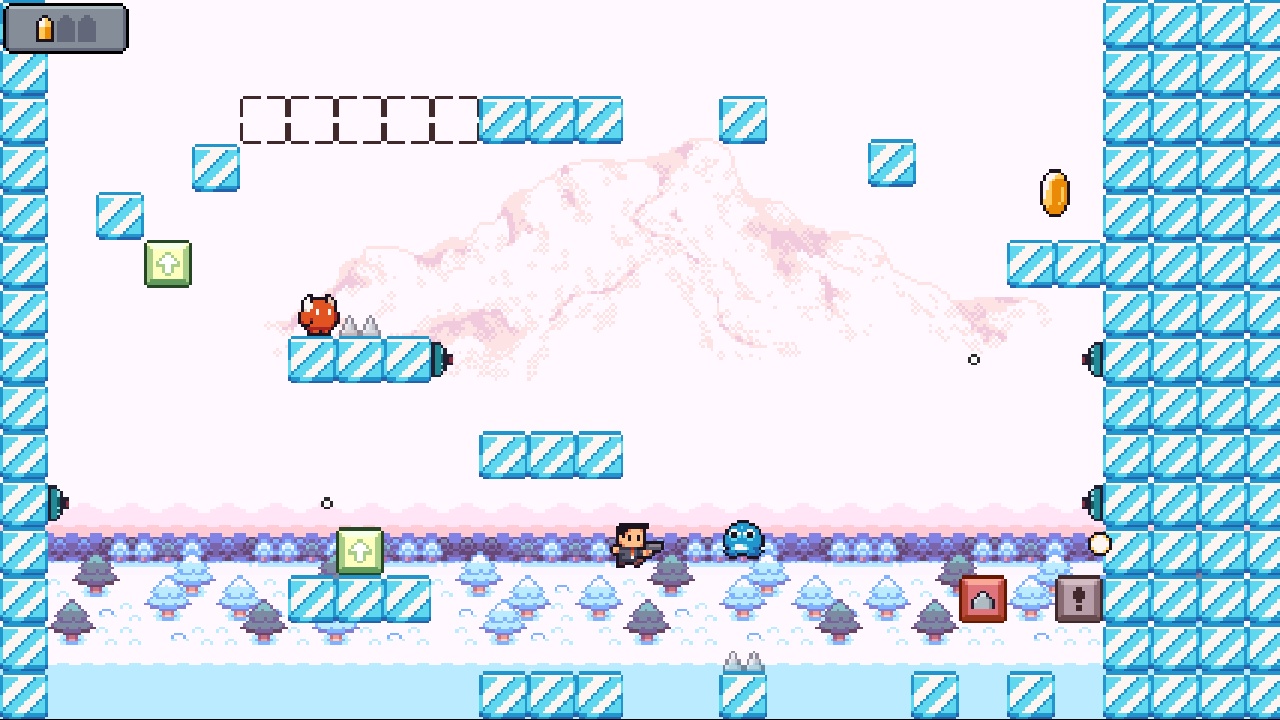Click the red block with spike icon
Image resolution: width=1280 pixels, height=720 pixels.
click(980, 598)
